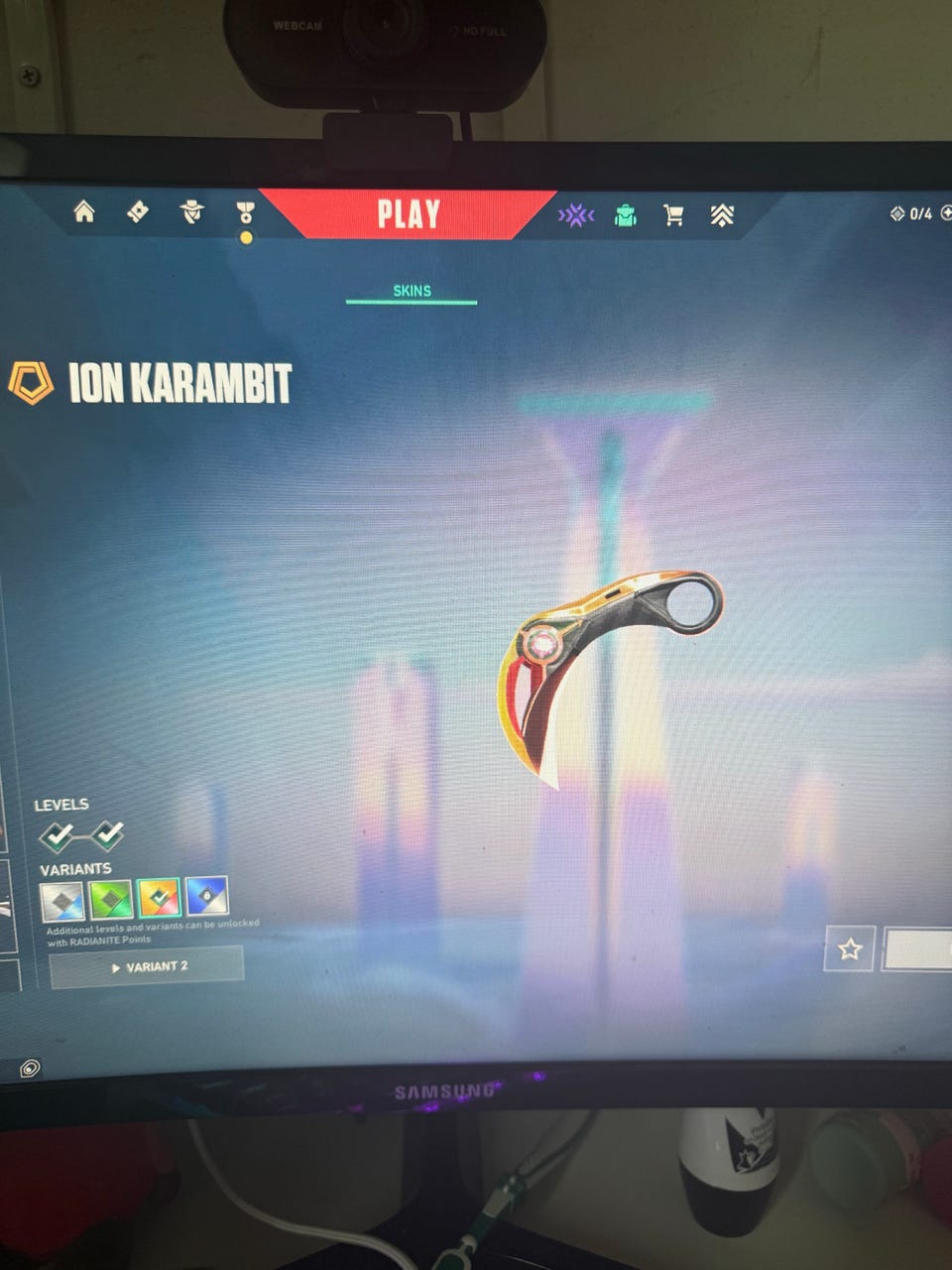952x1270 pixels.
Task: Switch to the SKINS tab
Action: click(412, 291)
